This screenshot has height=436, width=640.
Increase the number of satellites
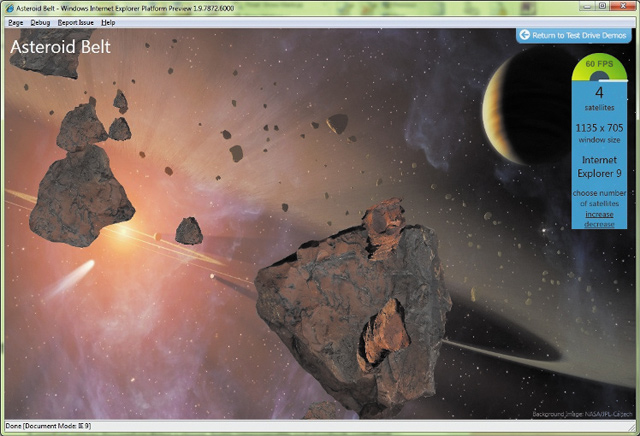(x=600, y=214)
